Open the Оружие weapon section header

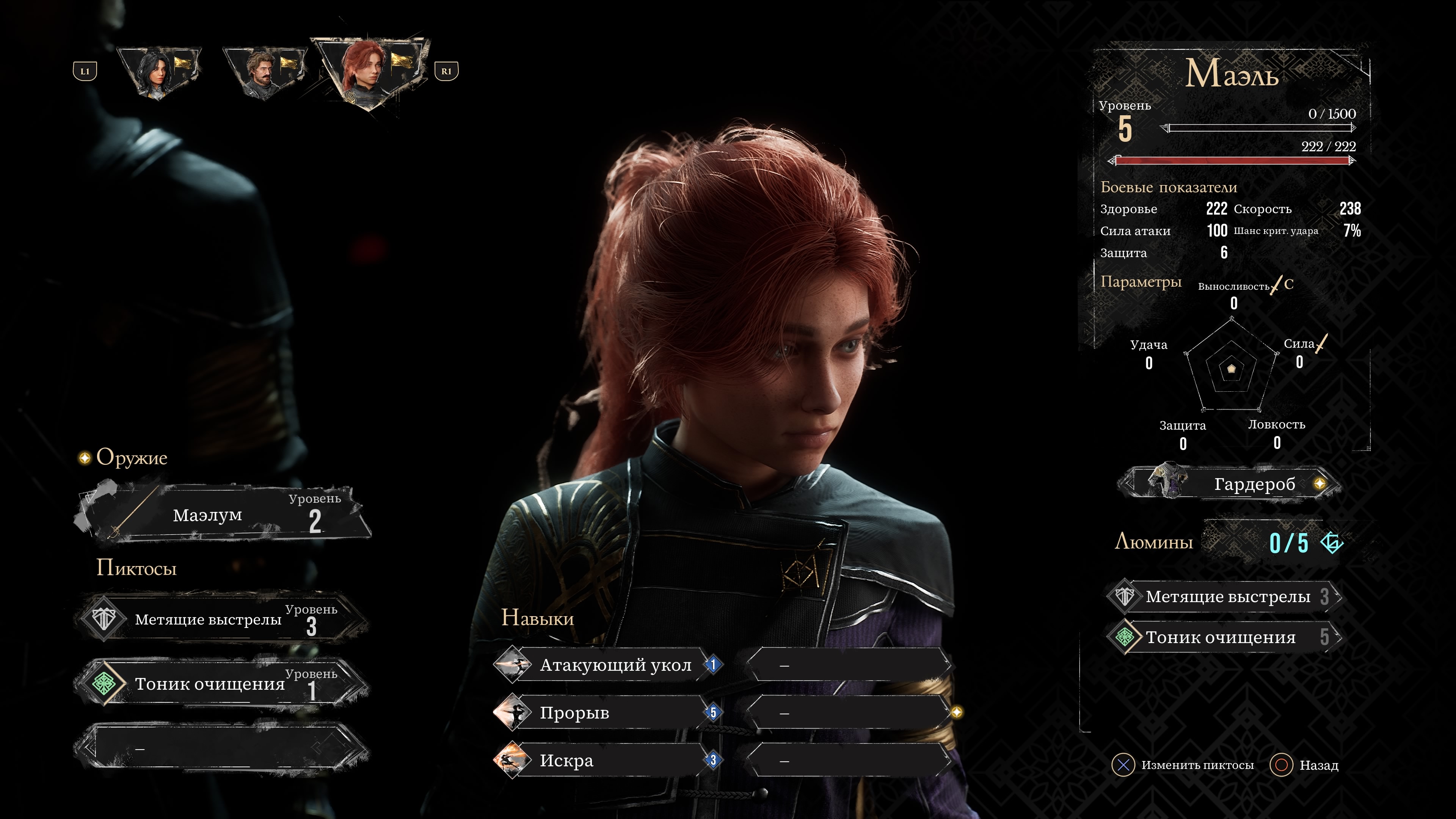(131, 457)
